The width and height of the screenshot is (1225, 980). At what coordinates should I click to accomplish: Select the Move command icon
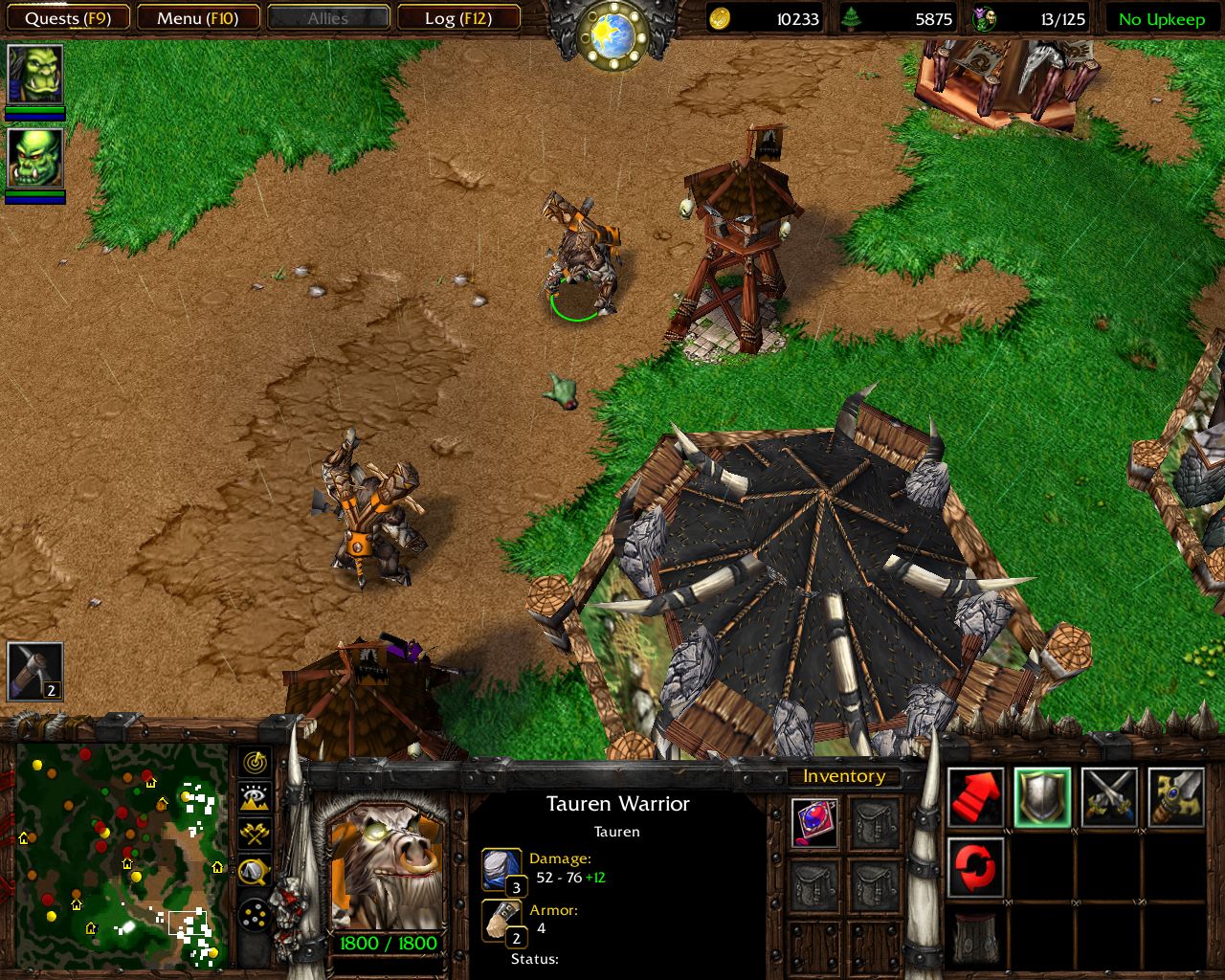[974, 796]
